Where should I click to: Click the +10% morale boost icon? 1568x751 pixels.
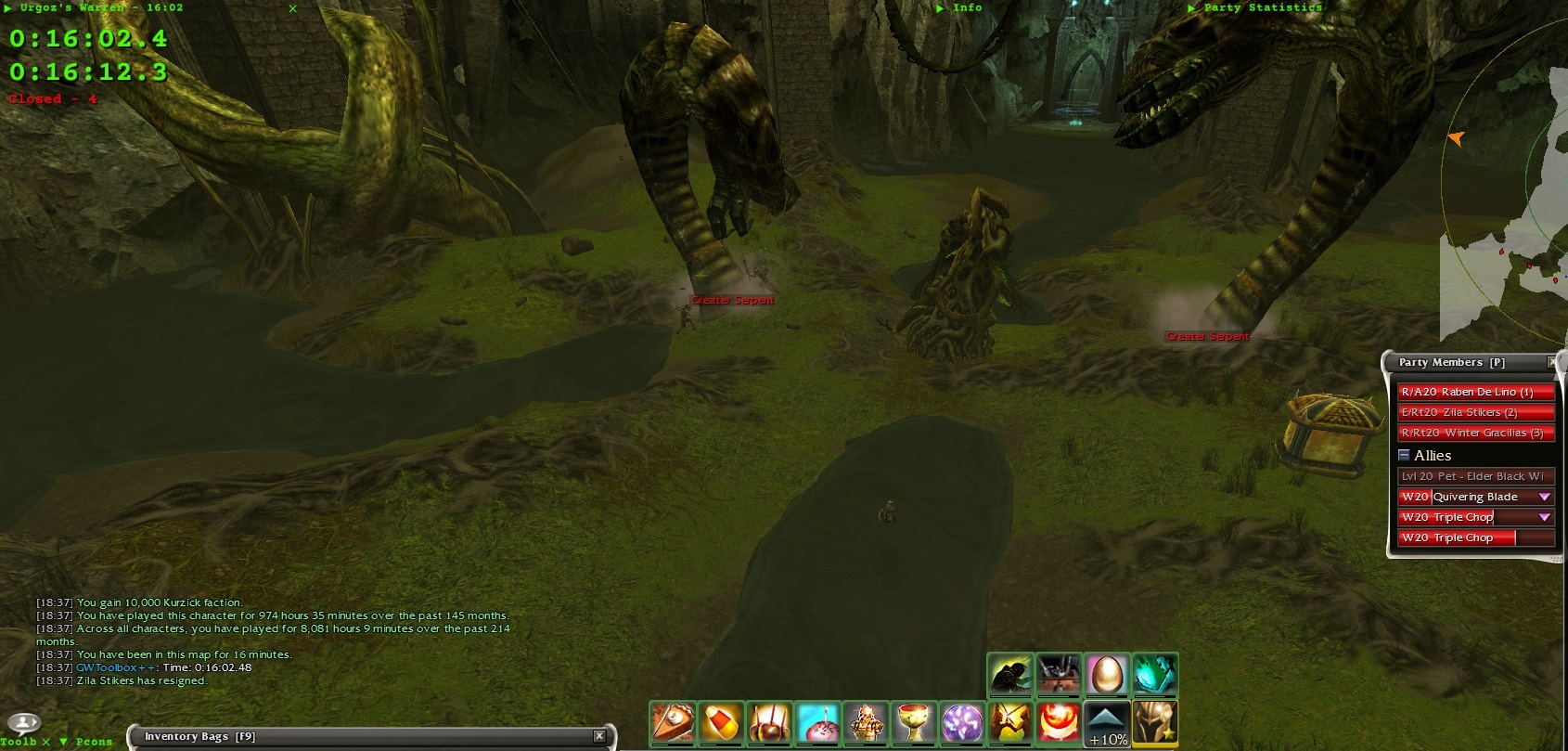click(x=1107, y=724)
